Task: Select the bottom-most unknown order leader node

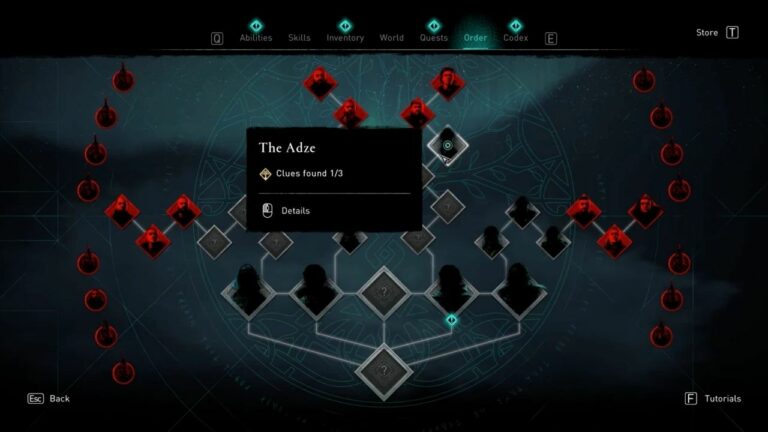Action: (x=384, y=368)
